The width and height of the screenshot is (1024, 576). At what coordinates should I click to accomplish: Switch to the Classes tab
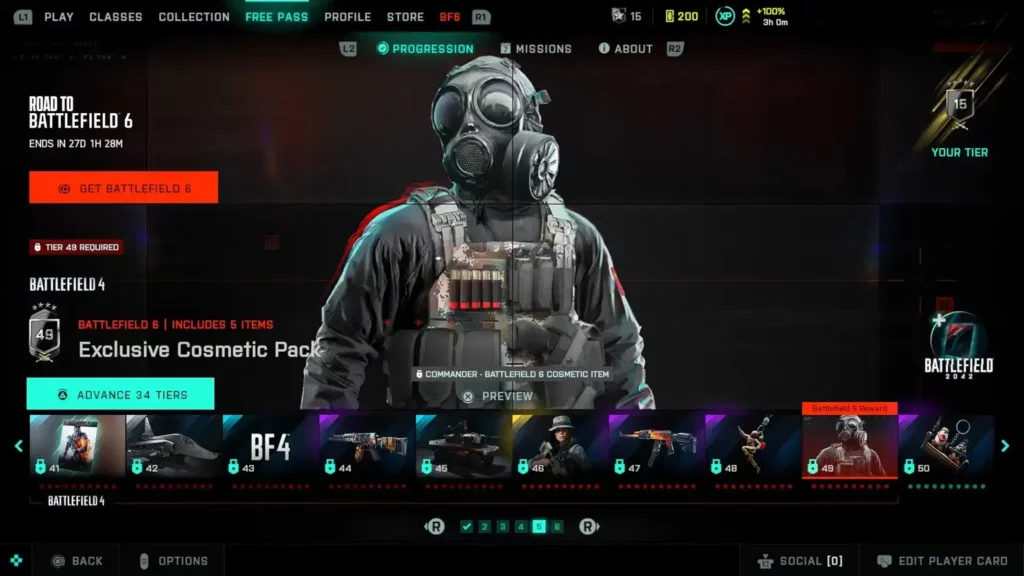pos(116,17)
